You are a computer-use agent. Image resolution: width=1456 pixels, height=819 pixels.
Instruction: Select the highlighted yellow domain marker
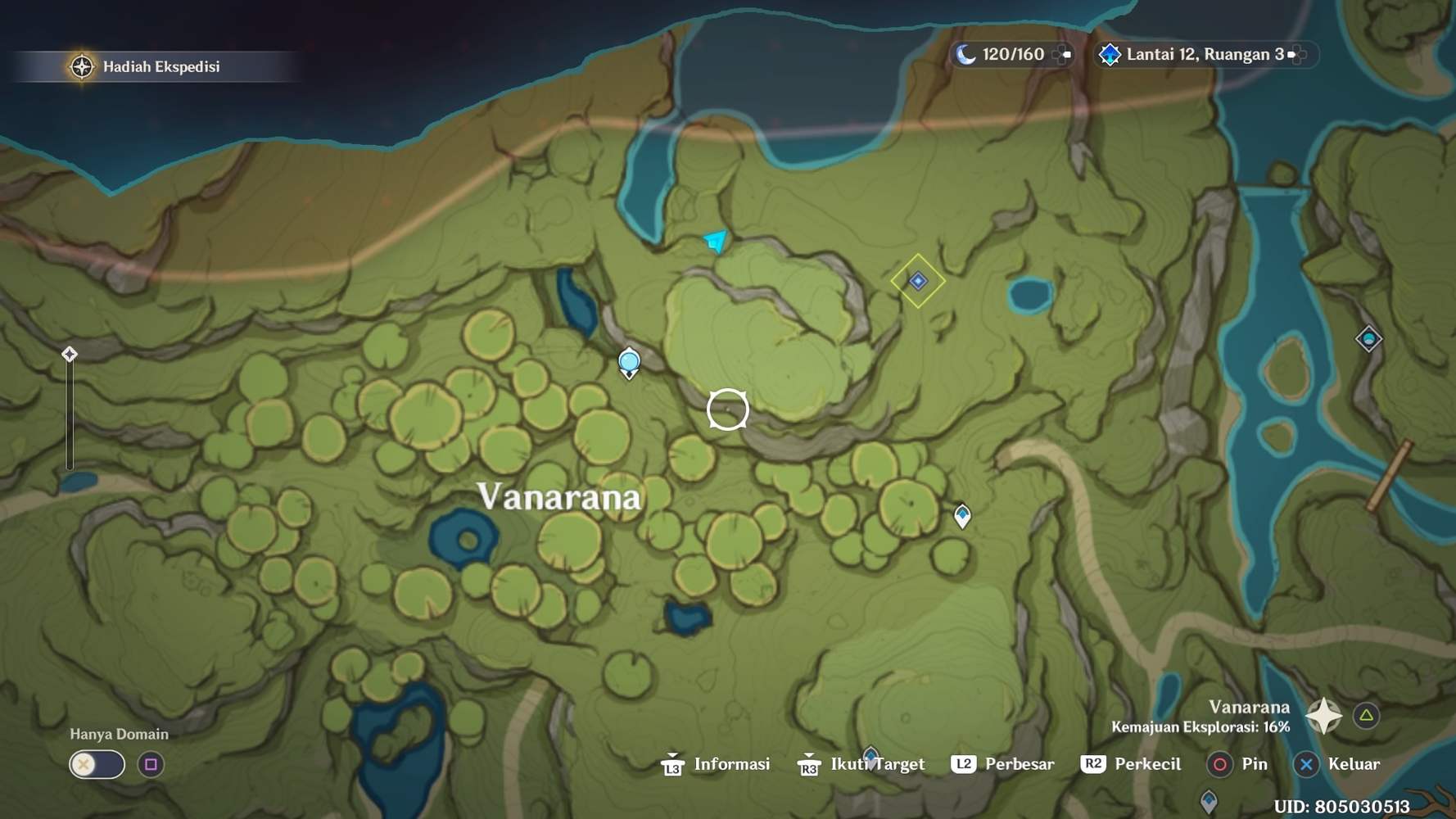[x=918, y=281]
